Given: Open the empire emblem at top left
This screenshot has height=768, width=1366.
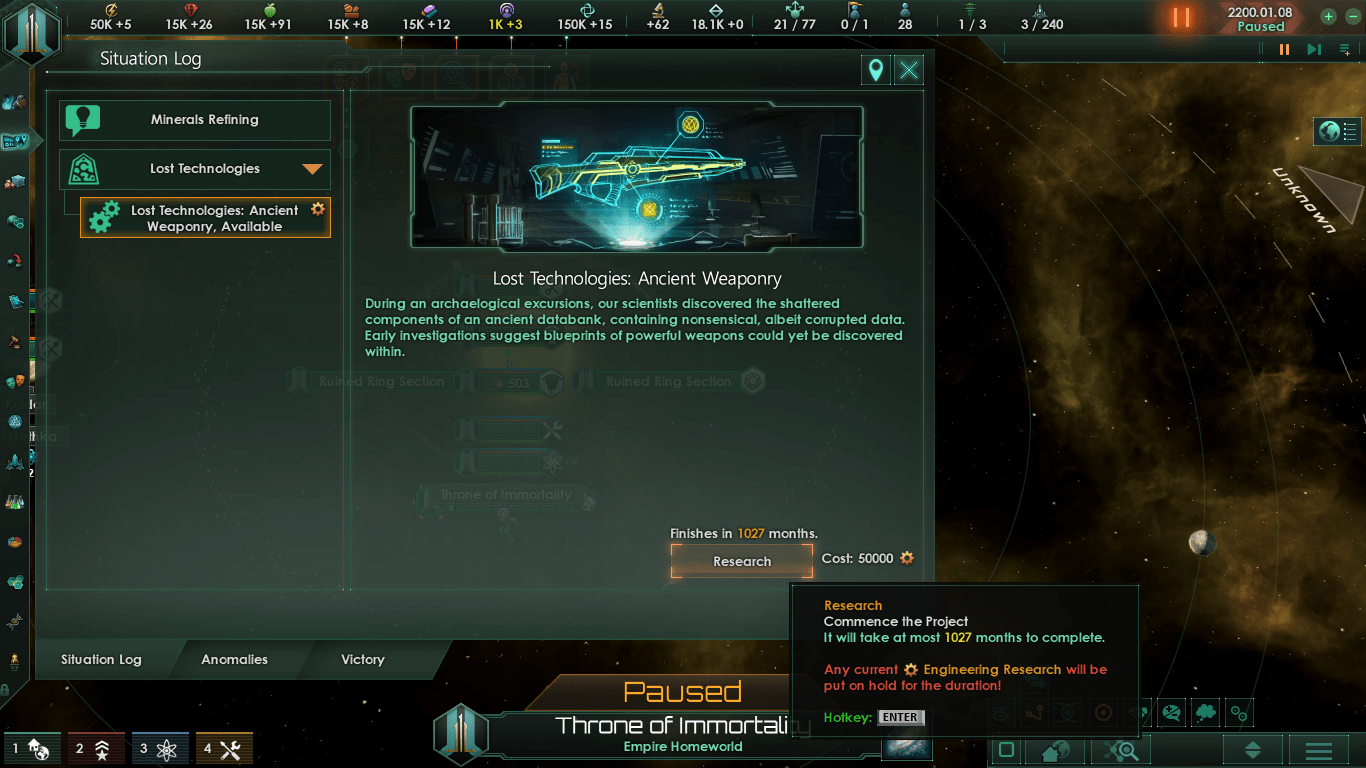Looking at the screenshot, I should (32, 30).
